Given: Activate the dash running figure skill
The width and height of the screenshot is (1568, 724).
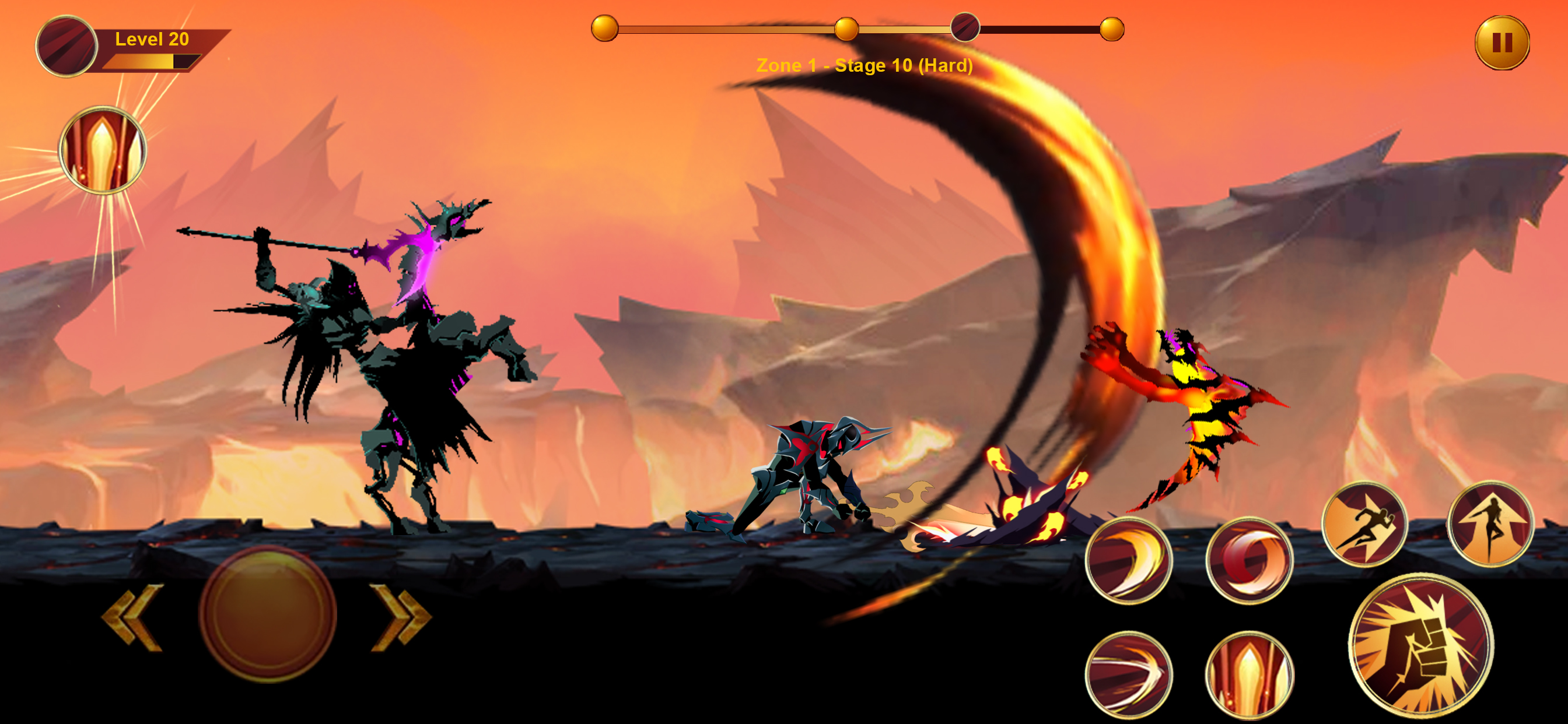Looking at the screenshot, I should 1364,525.
